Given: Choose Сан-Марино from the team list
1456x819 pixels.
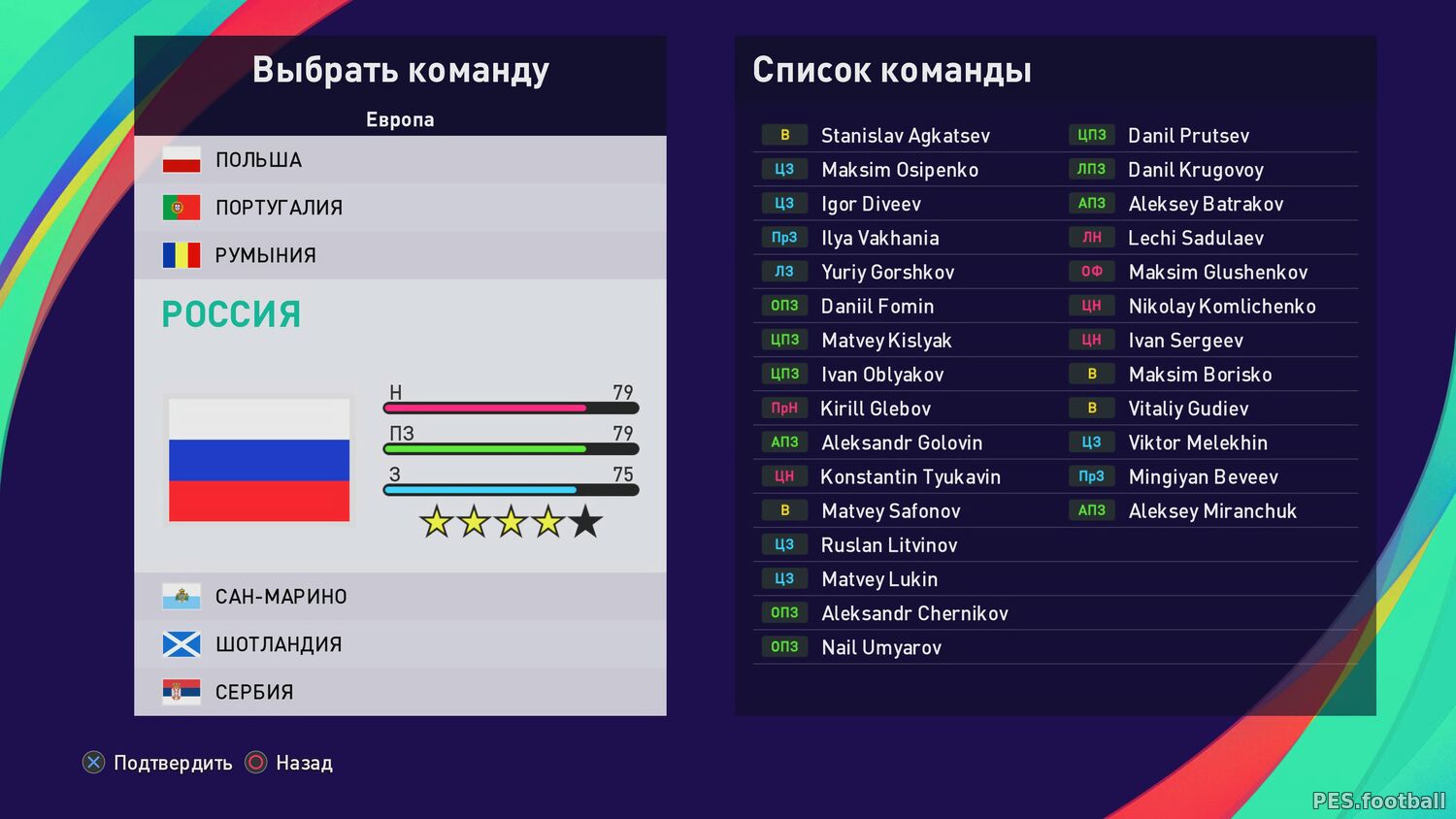Looking at the screenshot, I should pyautogui.click(x=399, y=597).
